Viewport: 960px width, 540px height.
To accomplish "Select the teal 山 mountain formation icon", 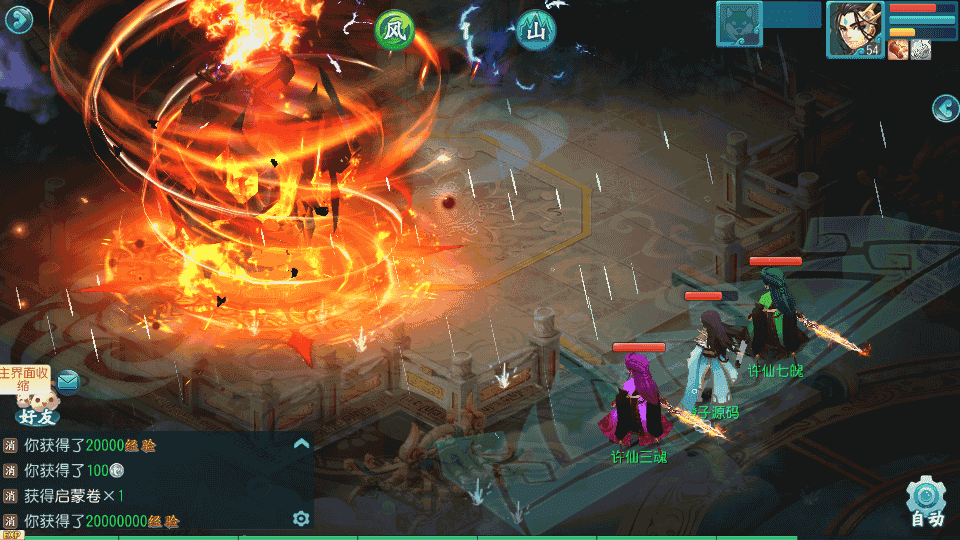I will [x=537, y=31].
